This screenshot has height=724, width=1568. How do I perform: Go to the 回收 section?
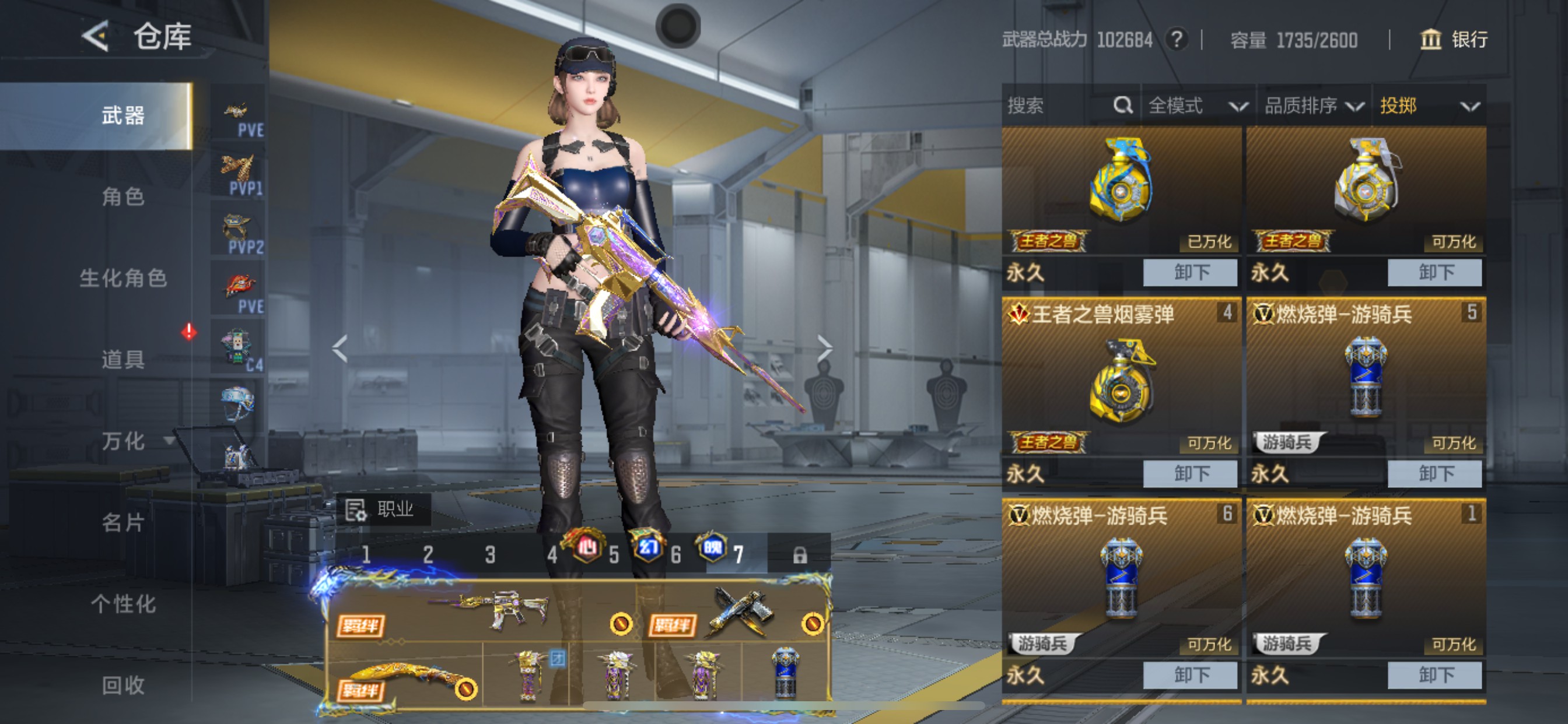(x=123, y=686)
